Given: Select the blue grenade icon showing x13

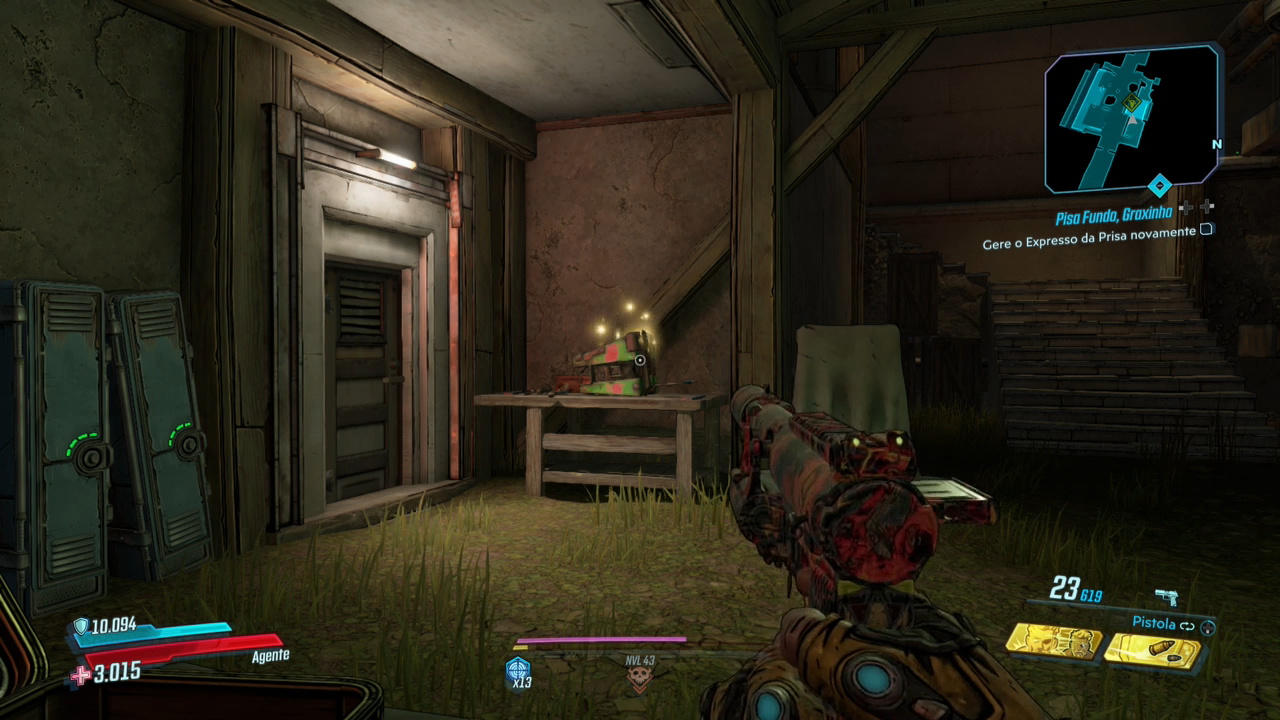Looking at the screenshot, I should pos(518,670).
